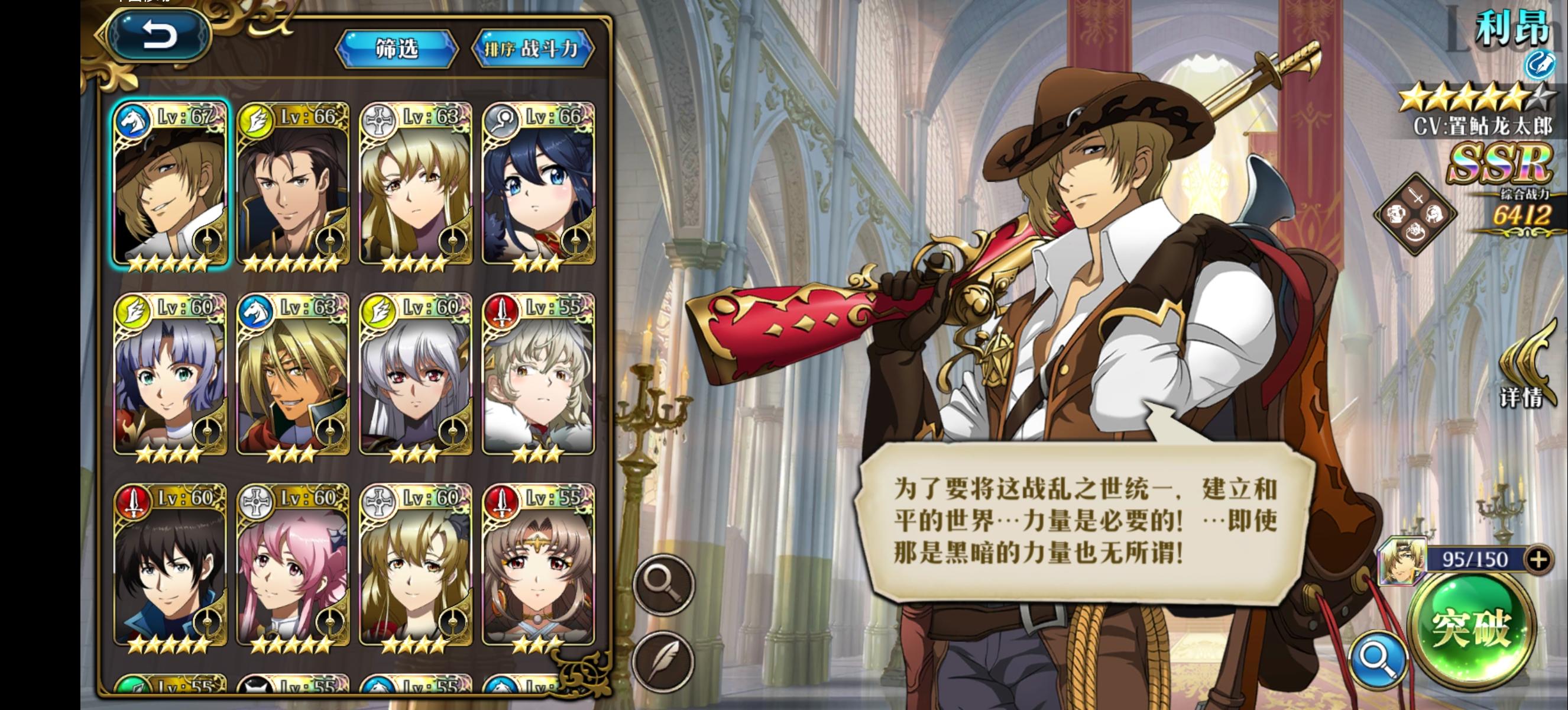
Task: Open the 筛选 filter options
Action: (x=396, y=48)
